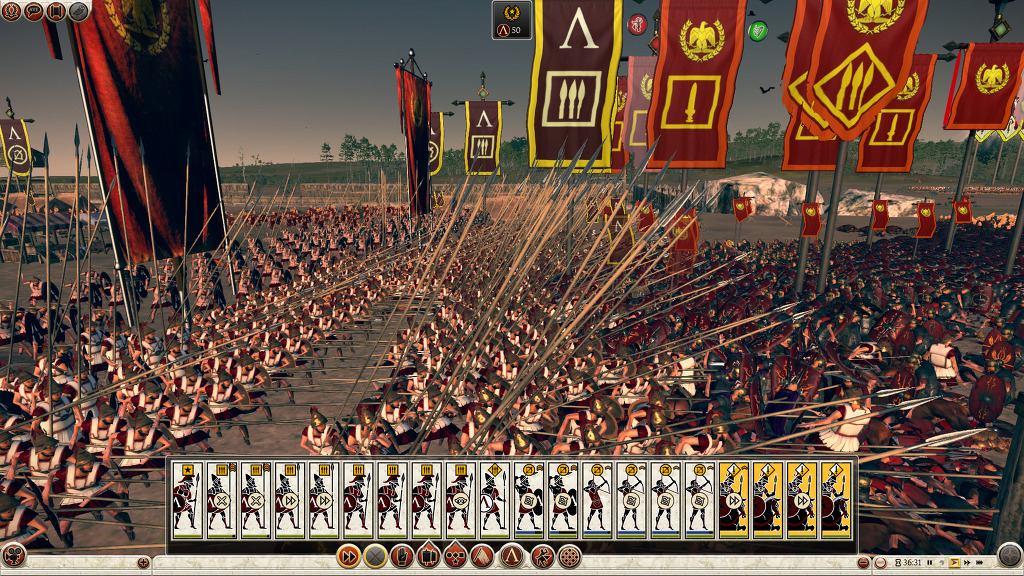The height and width of the screenshot is (576, 1024).
Task: Select the first yellow cavalry unit card
Action: 733,498
